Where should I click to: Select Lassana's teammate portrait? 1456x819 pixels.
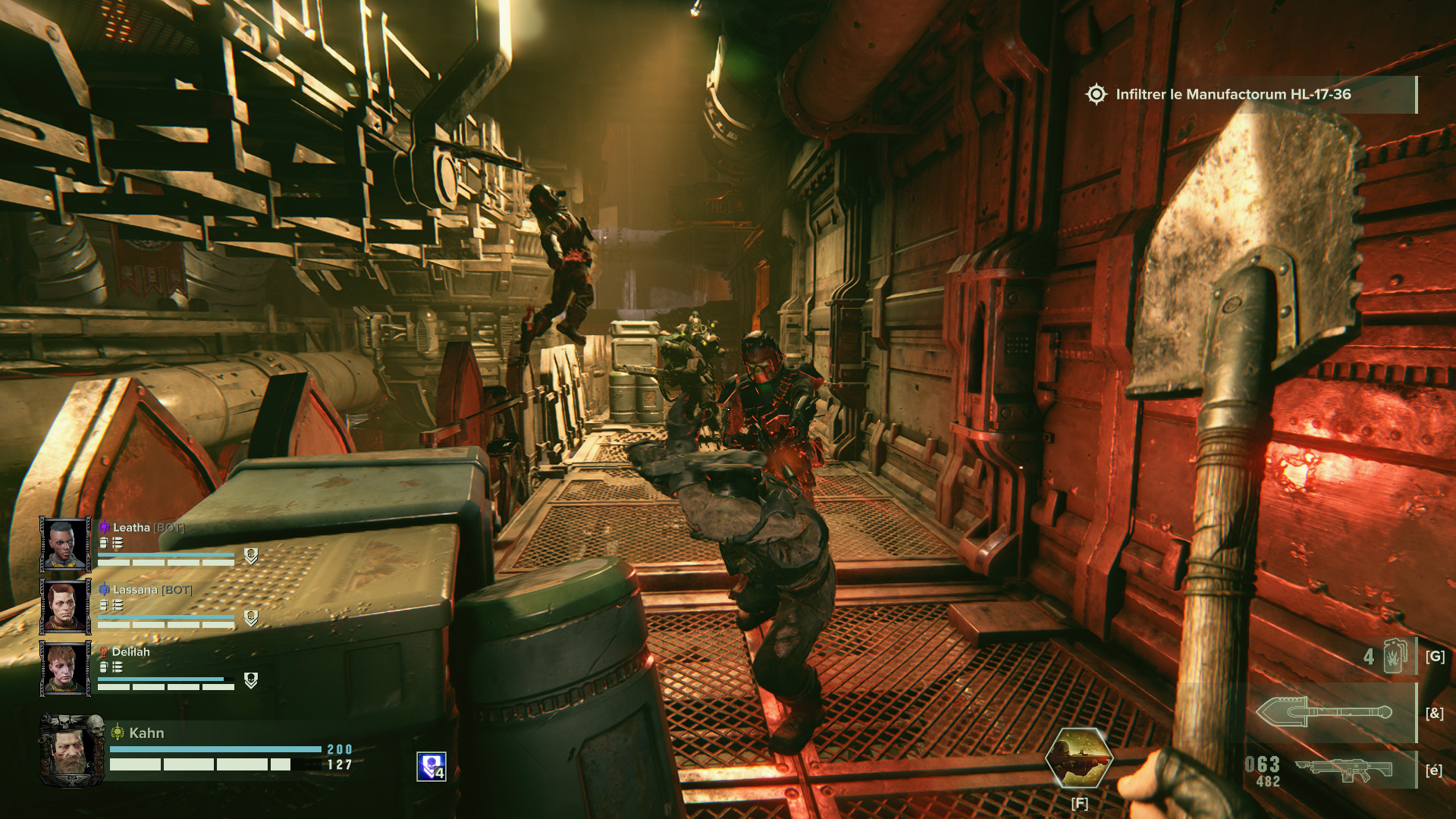(65, 606)
